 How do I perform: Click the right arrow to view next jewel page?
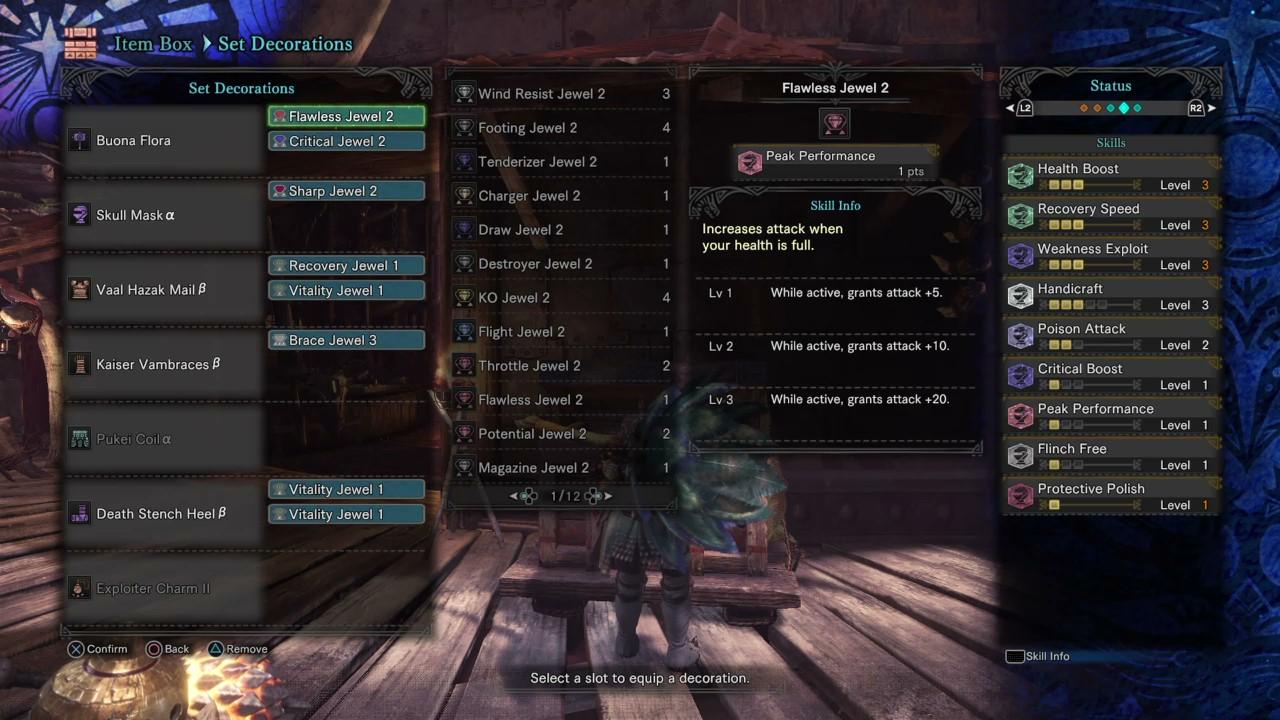610,495
